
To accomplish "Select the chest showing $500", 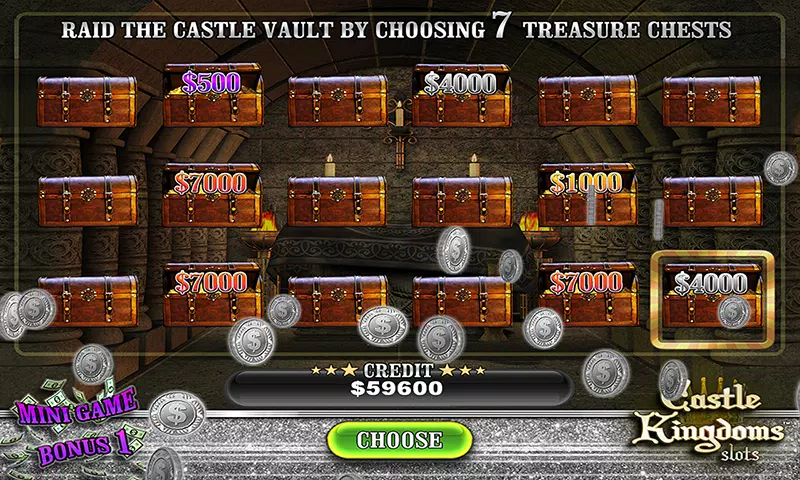I will coord(212,97).
